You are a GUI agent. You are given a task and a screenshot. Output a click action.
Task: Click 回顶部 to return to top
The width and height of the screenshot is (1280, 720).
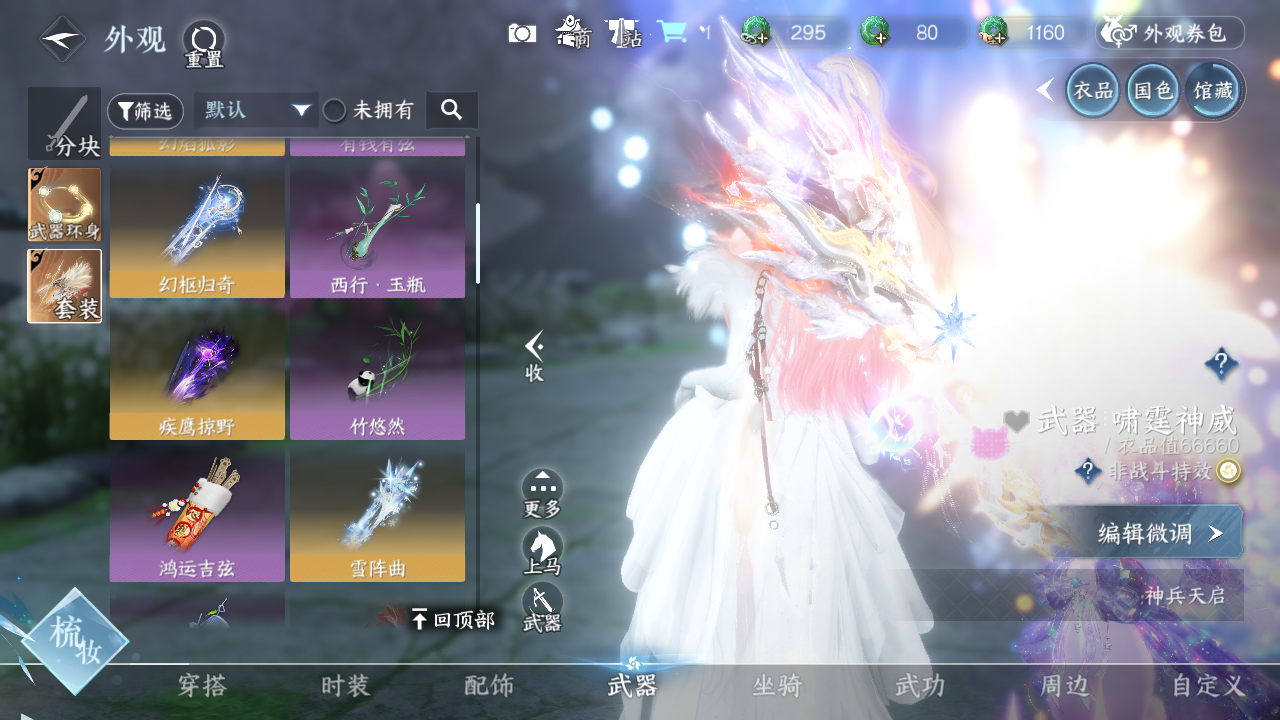pos(453,620)
